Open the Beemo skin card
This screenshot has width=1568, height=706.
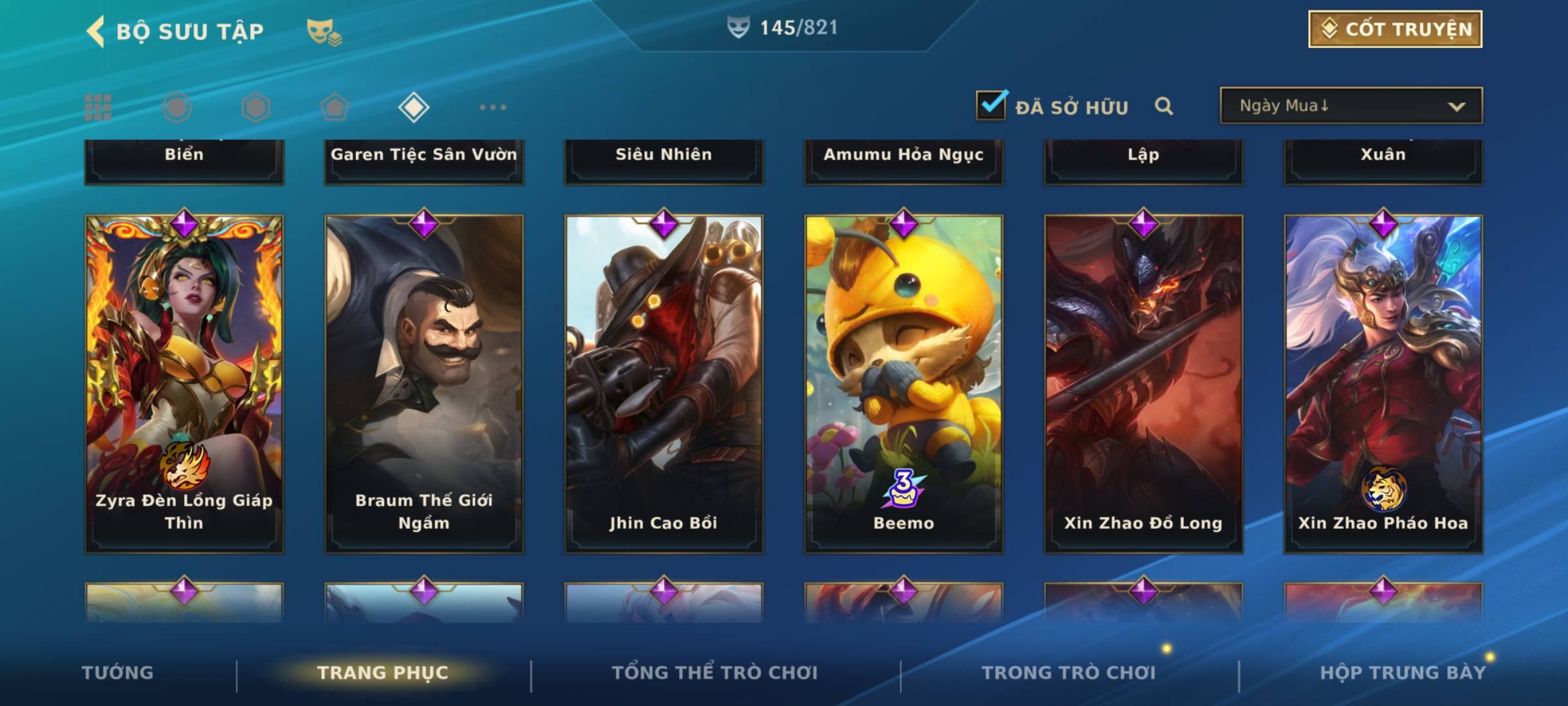point(904,384)
